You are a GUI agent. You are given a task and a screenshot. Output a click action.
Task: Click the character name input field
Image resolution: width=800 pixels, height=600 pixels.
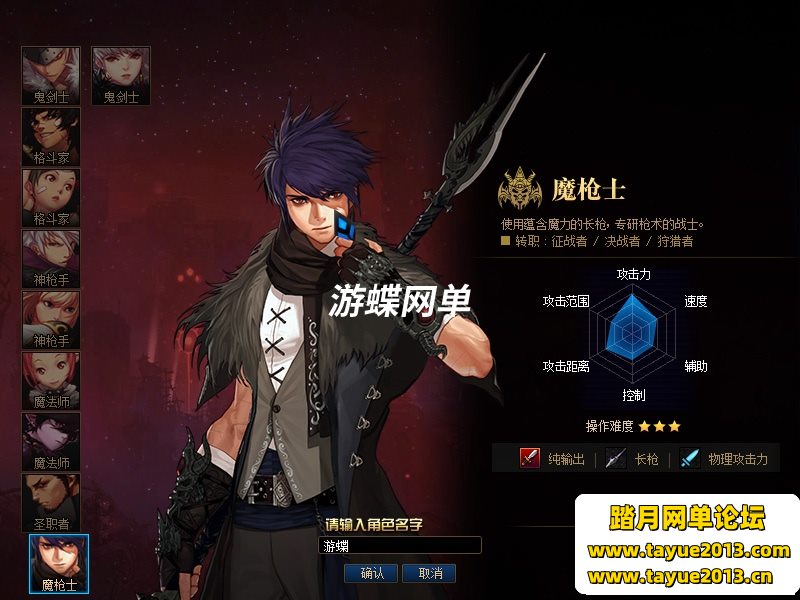(x=400, y=546)
